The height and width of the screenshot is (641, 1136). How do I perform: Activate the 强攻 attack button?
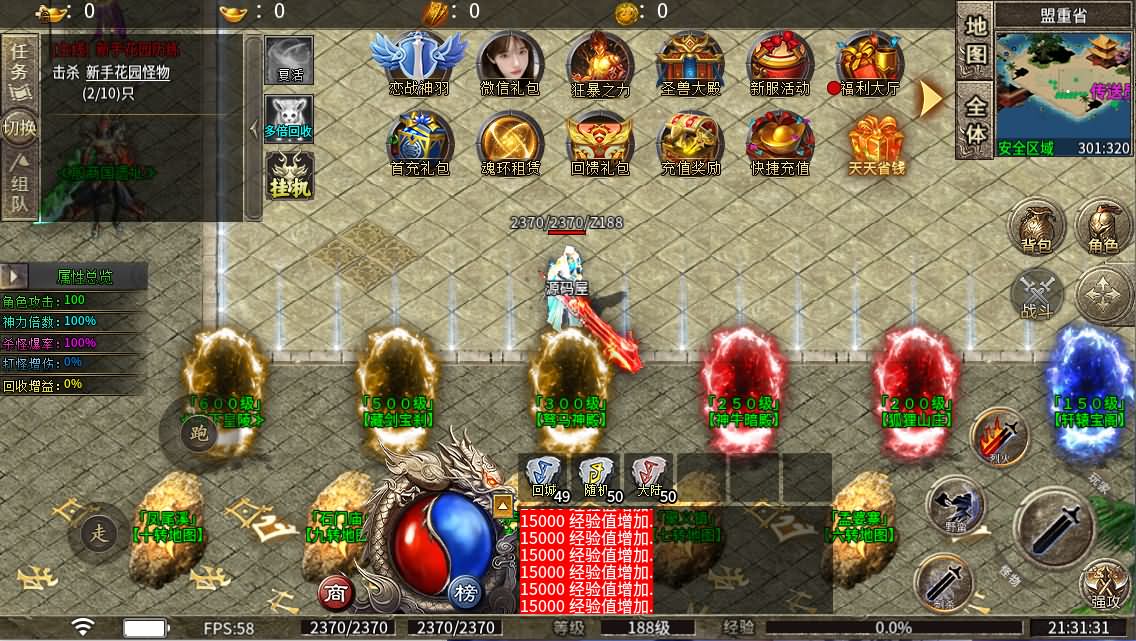(1105, 586)
